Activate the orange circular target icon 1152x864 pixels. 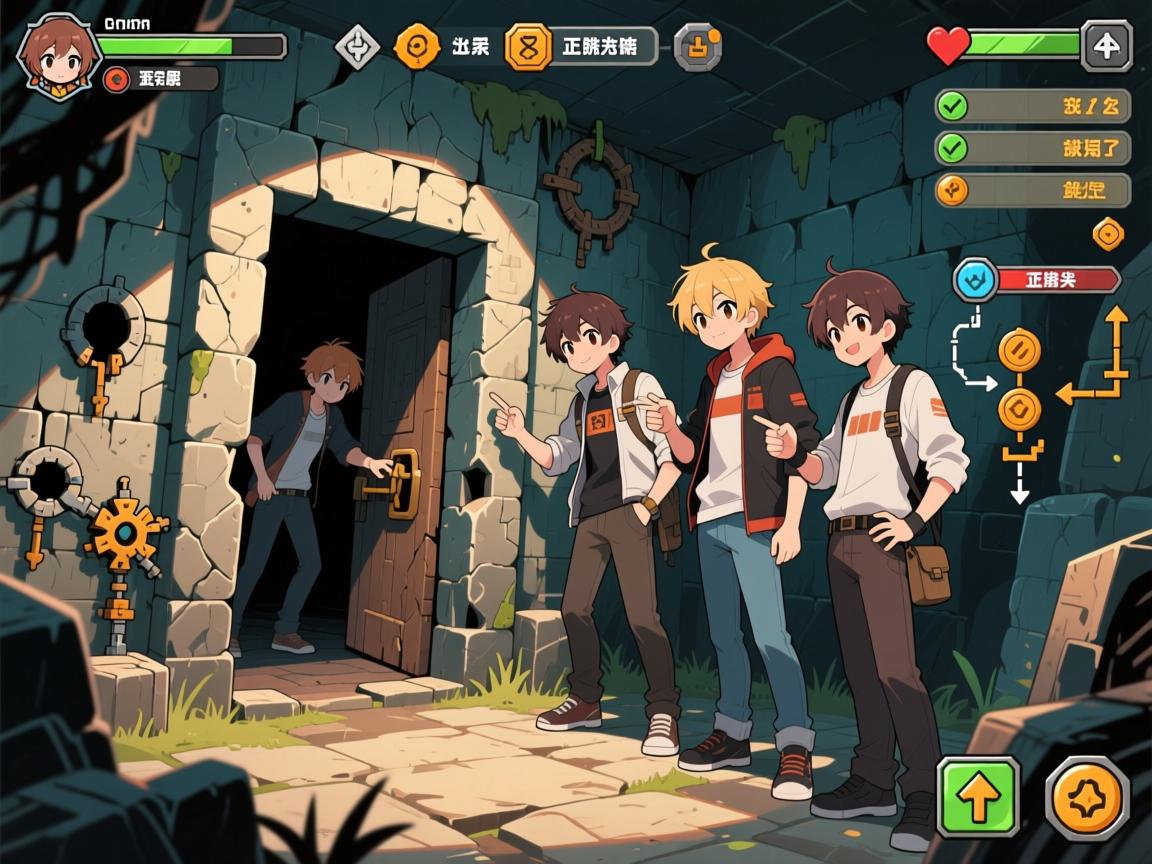[x=416, y=46]
